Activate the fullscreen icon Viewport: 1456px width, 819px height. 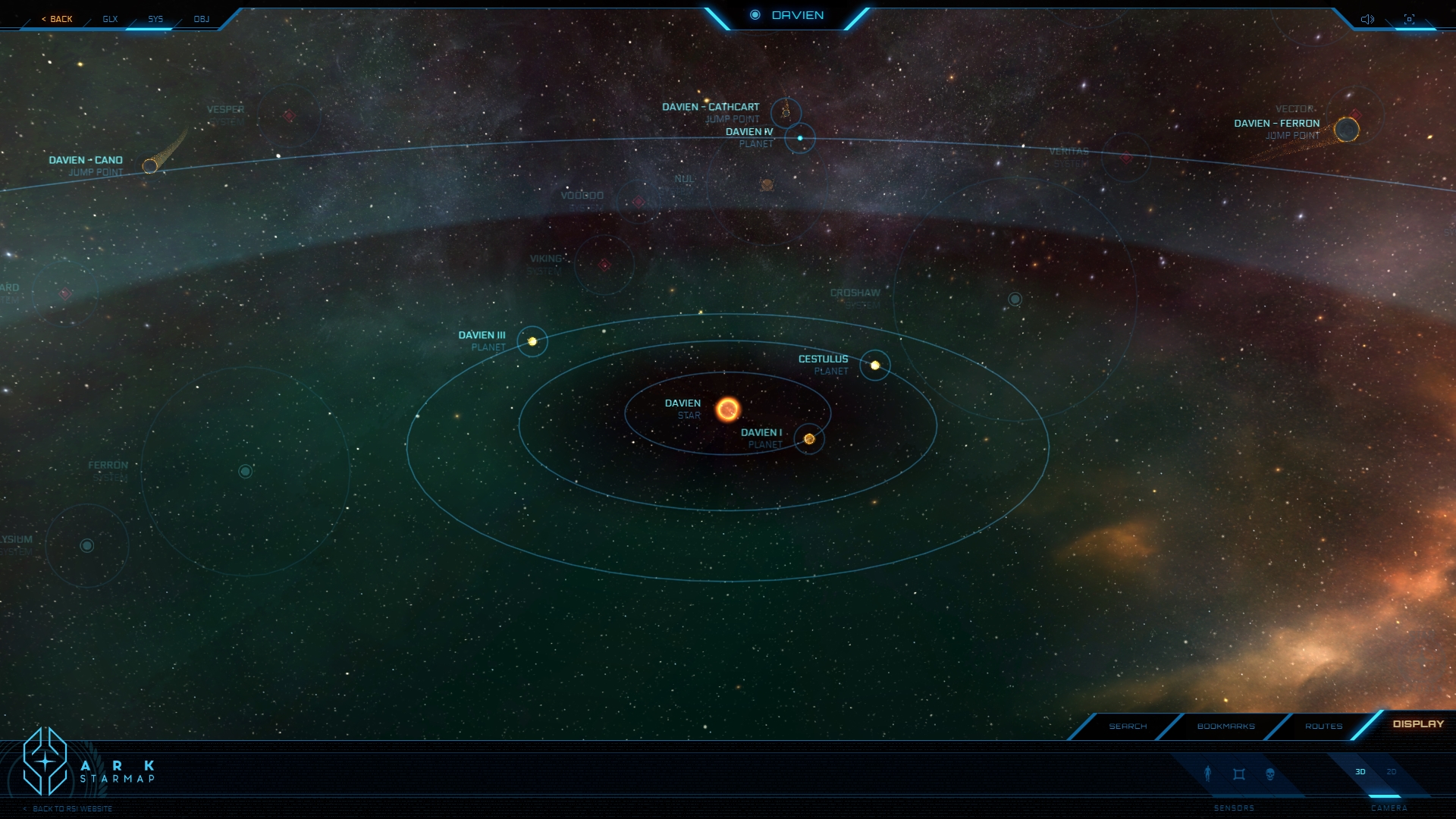click(1409, 19)
